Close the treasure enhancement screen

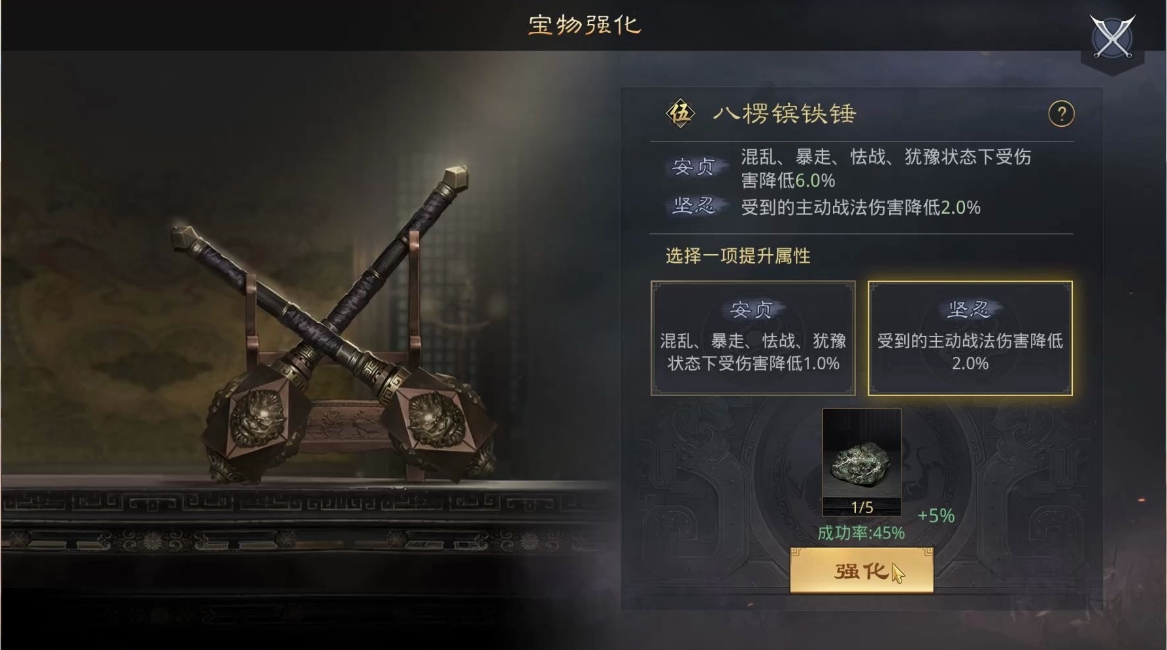[1112, 38]
